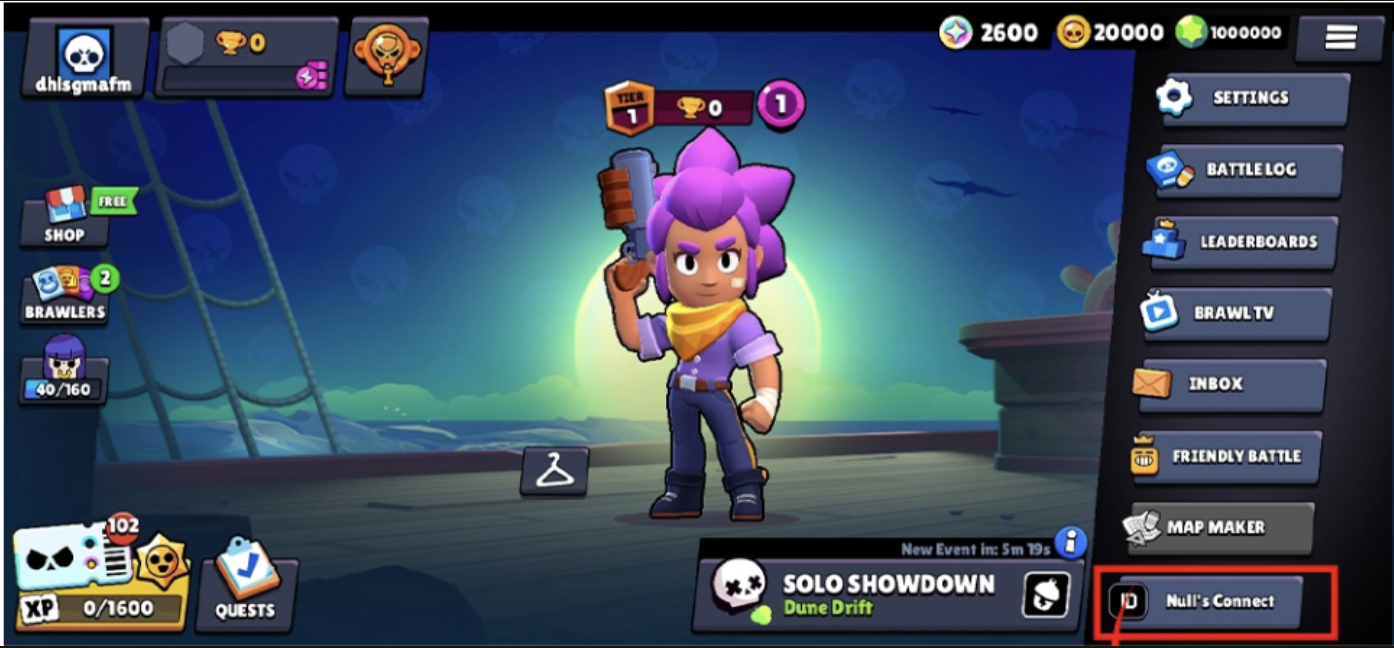The width and height of the screenshot is (1394, 648).
Task: Open the dhisgmafm player profile
Action: pos(84,58)
